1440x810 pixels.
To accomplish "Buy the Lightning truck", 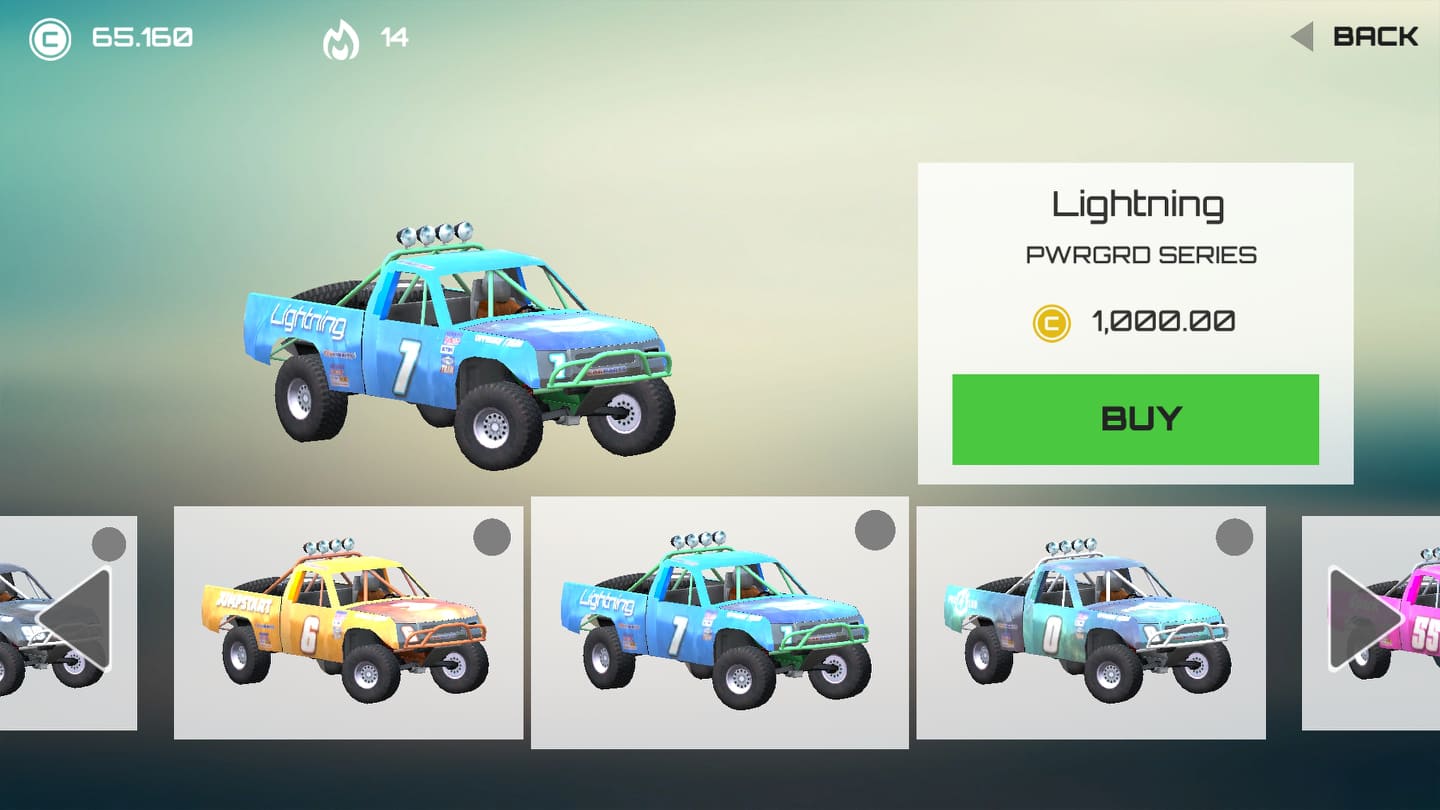I will coord(1135,419).
